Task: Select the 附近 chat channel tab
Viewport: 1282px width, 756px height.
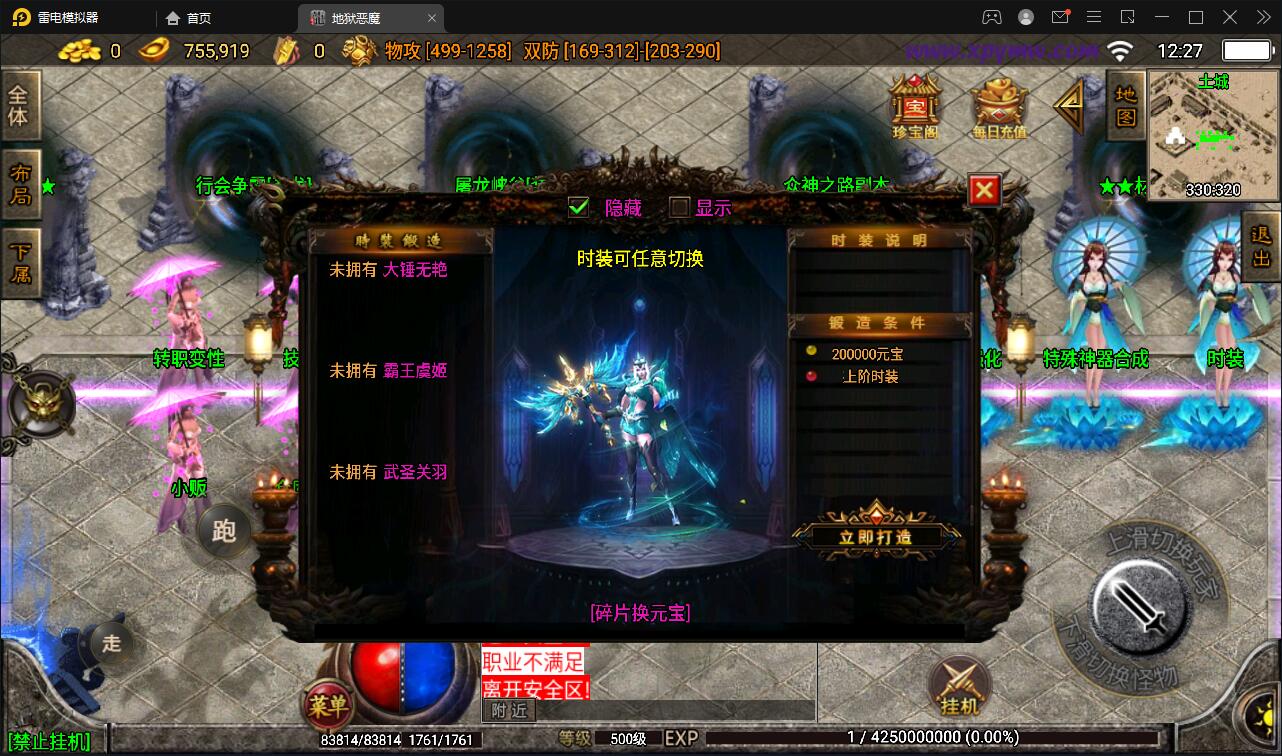Action: tap(508, 711)
